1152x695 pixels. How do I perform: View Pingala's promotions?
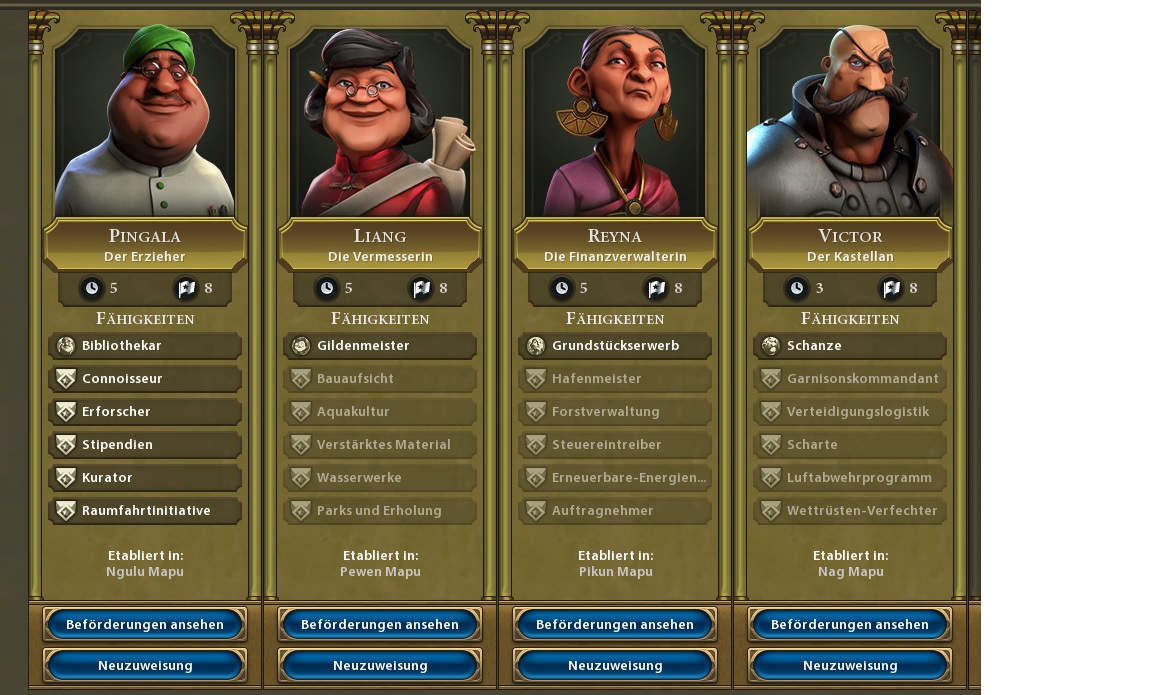tap(145, 624)
